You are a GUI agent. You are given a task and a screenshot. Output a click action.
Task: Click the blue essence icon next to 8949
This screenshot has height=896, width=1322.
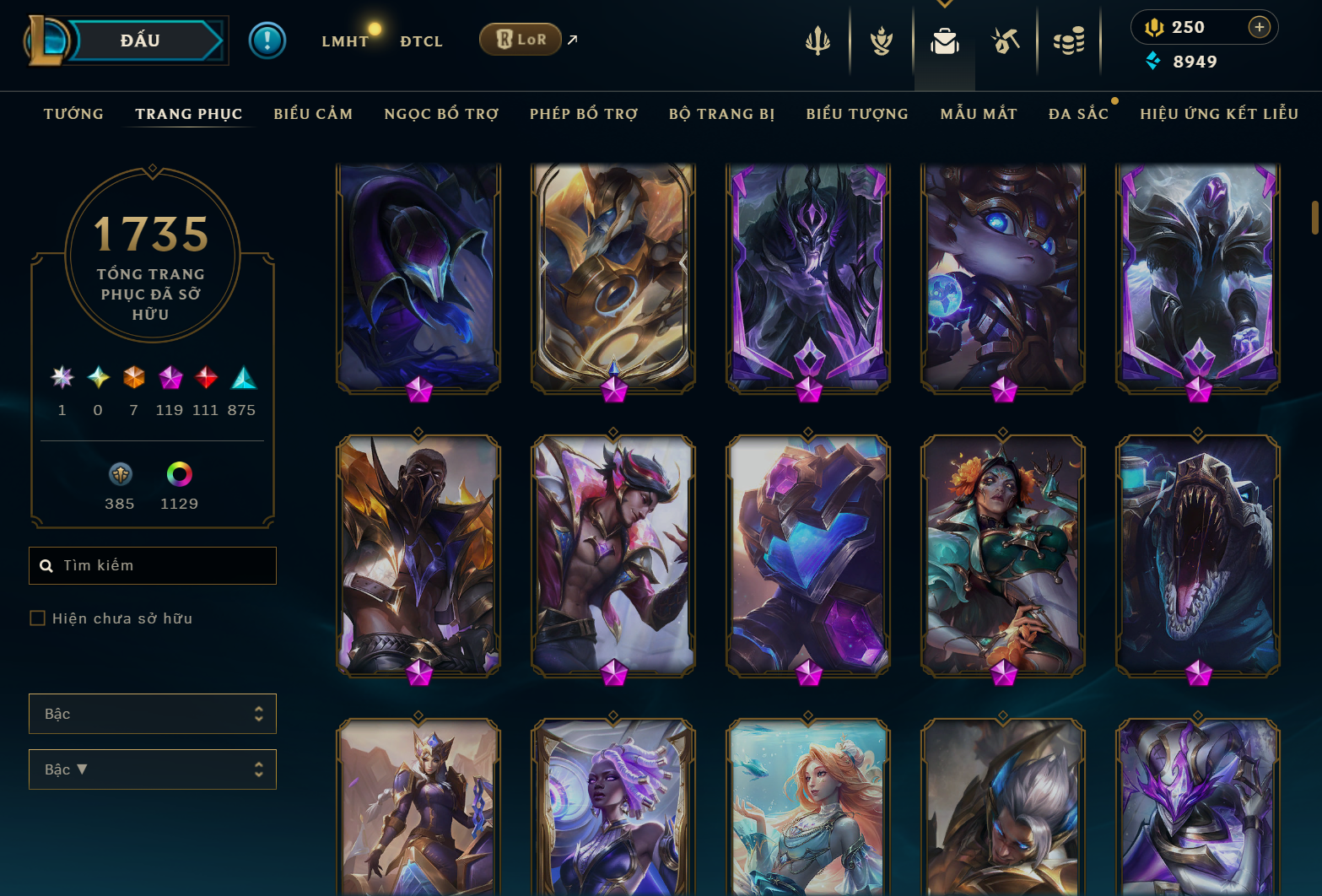coord(1152,61)
